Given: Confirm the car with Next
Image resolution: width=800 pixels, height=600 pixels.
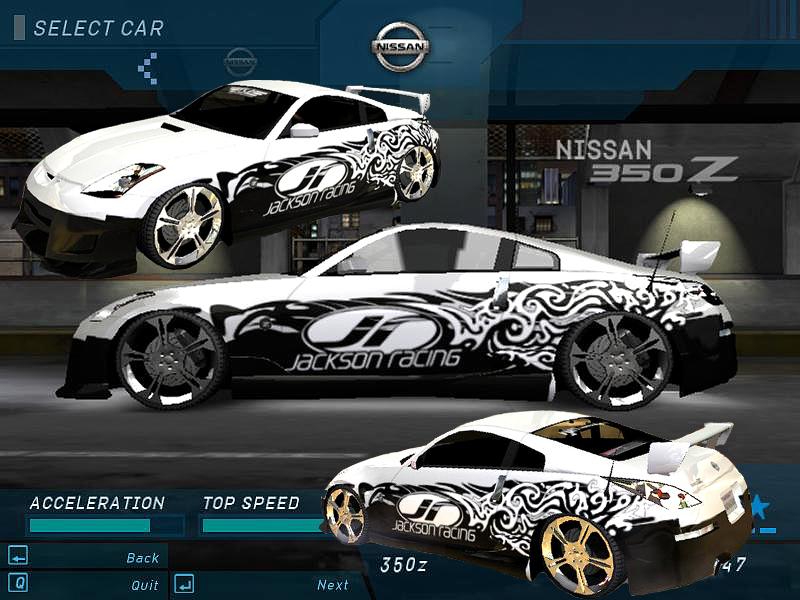Looking at the screenshot, I should click(x=333, y=585).
